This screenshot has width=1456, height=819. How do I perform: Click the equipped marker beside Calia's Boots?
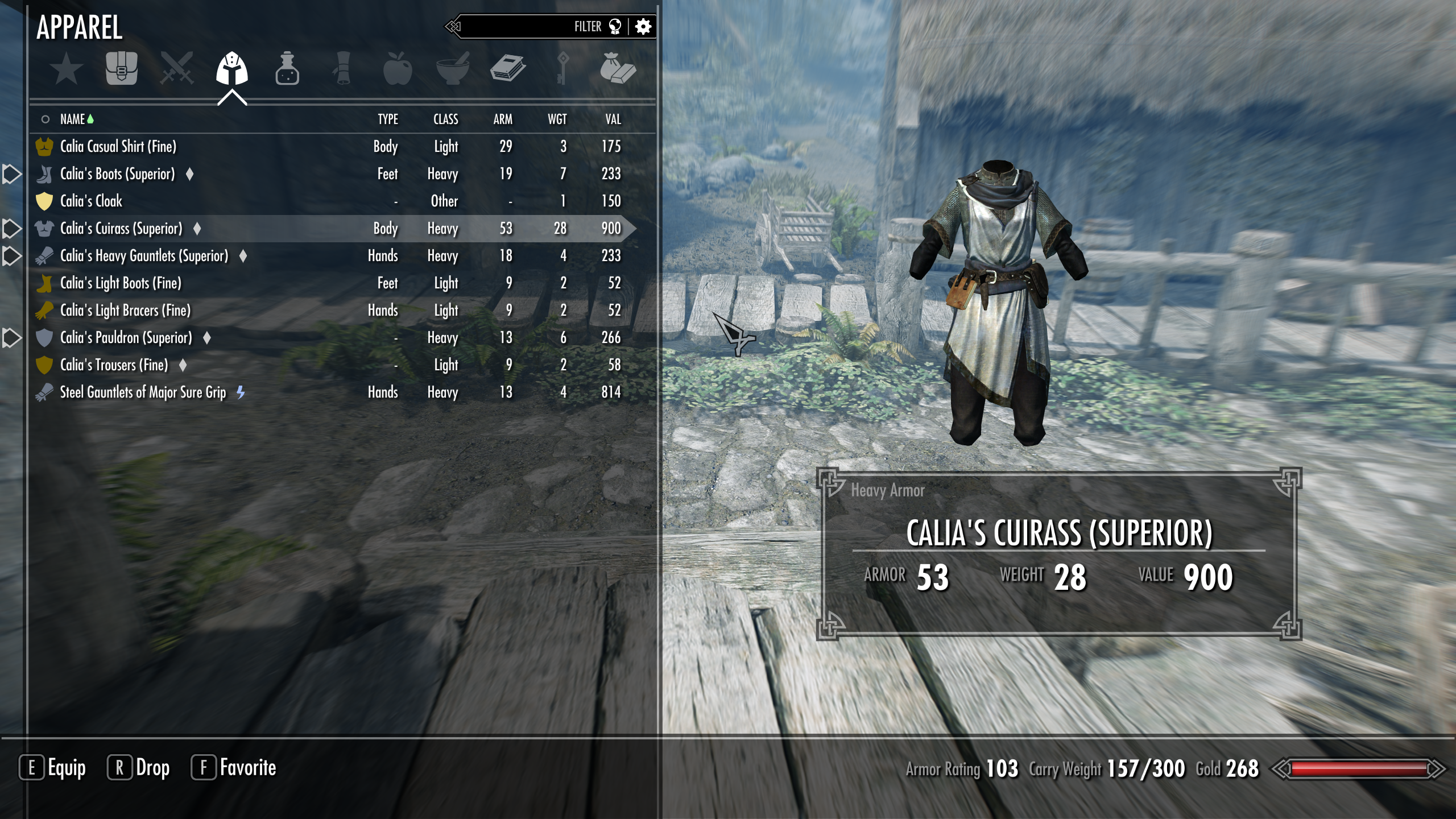11,173
